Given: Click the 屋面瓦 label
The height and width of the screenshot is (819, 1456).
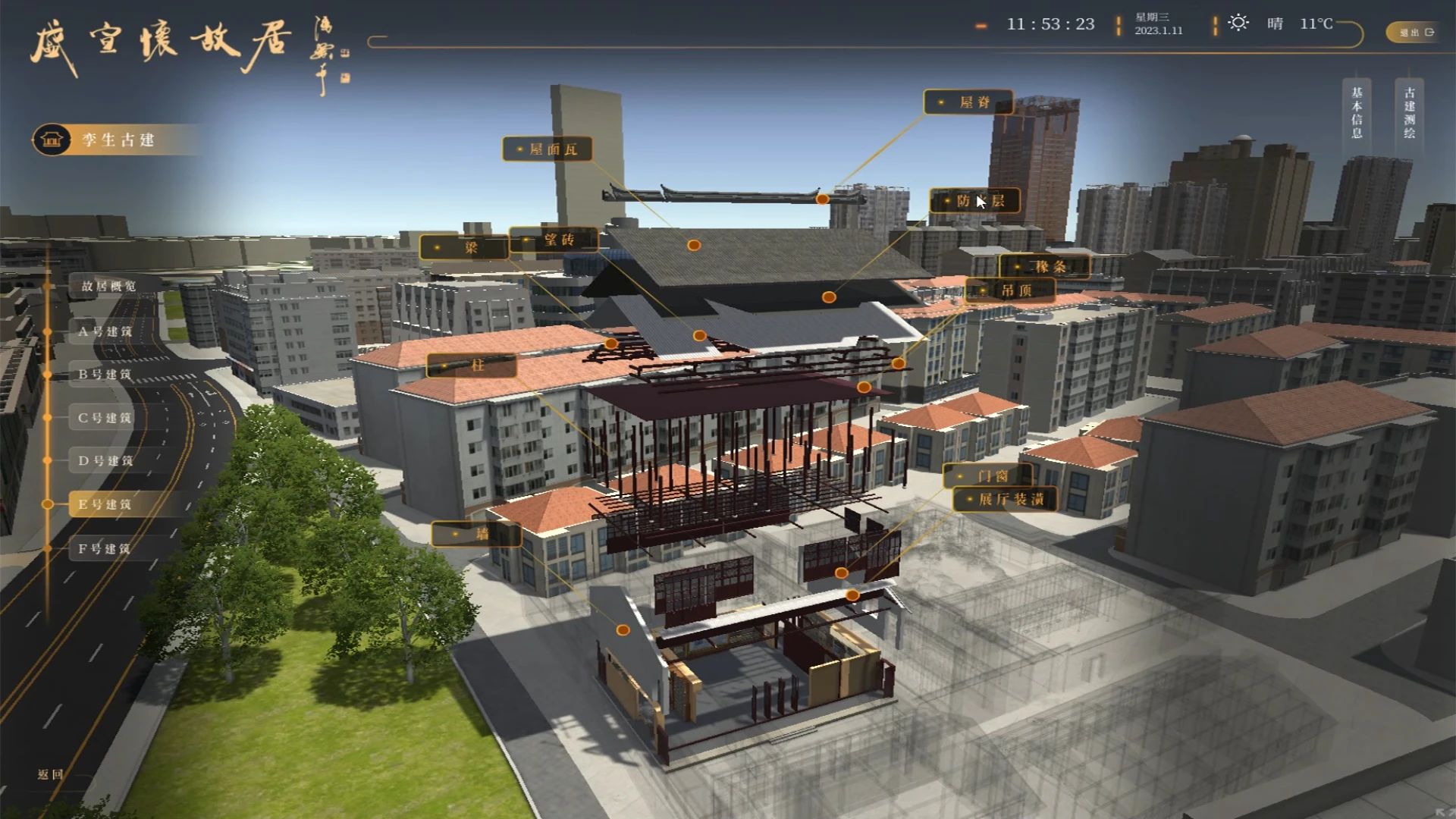Looking at the screenshot, I should 548,149.
